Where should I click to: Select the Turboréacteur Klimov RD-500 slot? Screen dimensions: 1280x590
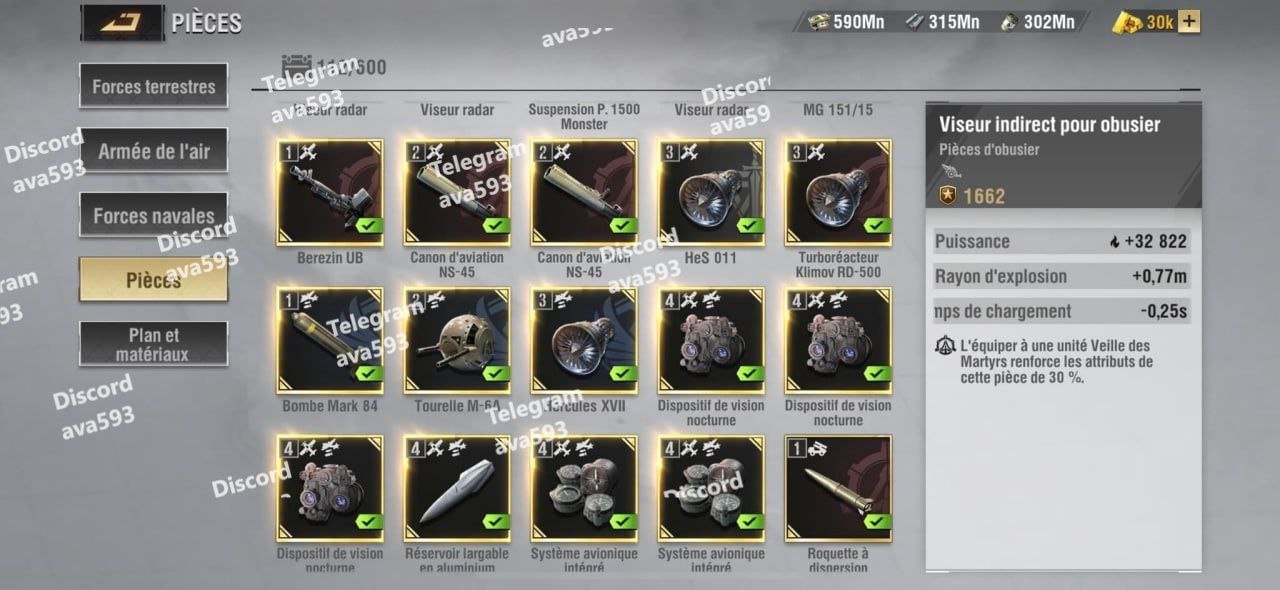[838, 193]
